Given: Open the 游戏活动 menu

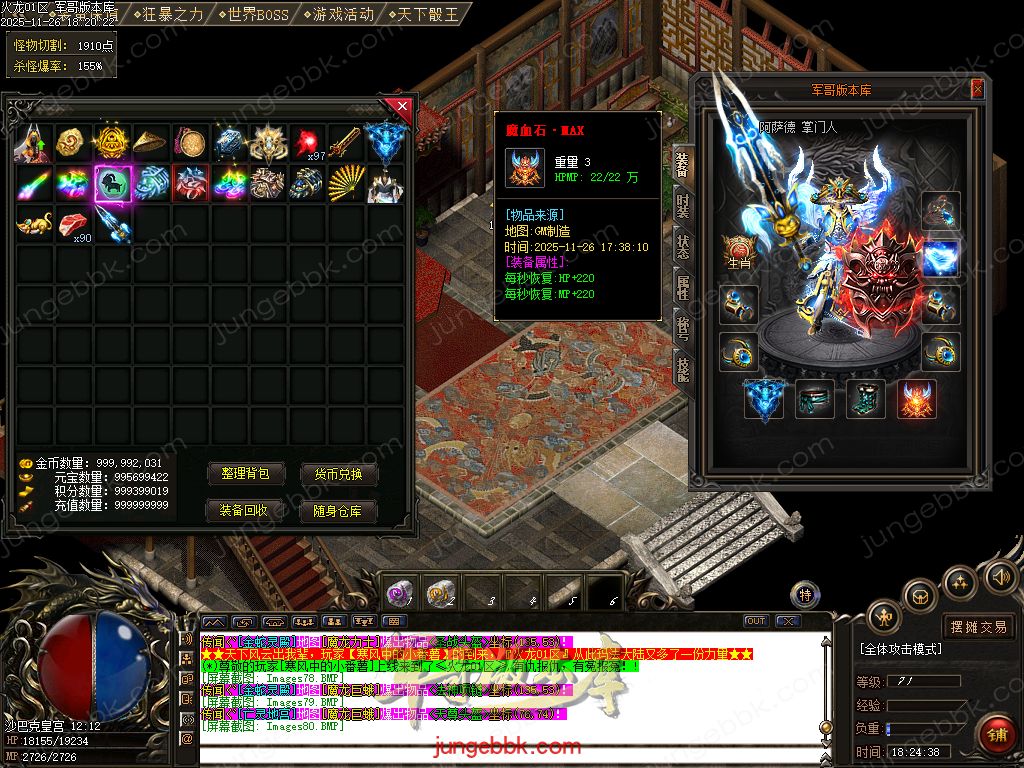Looking at the screenshot, I should click(338, 14).
